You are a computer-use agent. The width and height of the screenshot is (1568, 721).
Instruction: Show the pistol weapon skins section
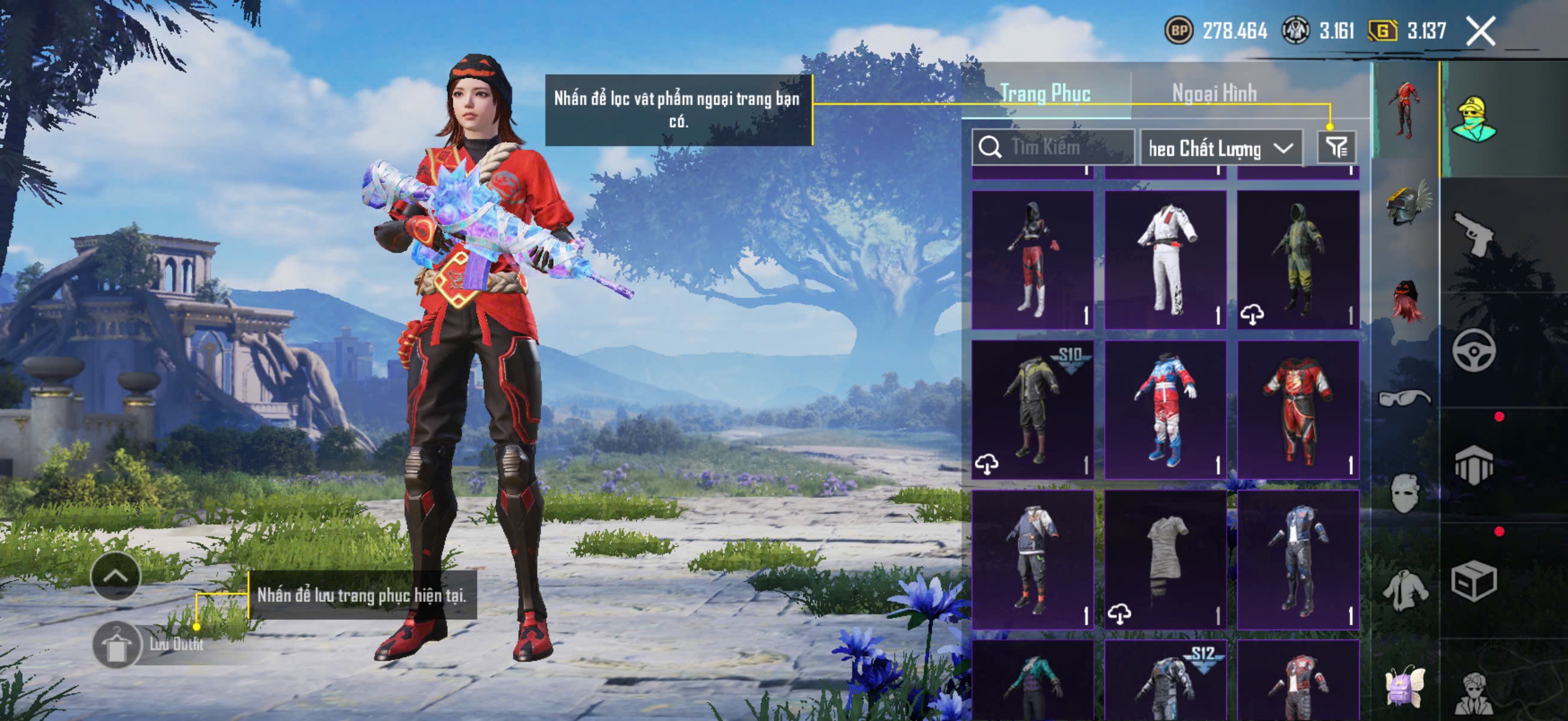(1473, 234)
